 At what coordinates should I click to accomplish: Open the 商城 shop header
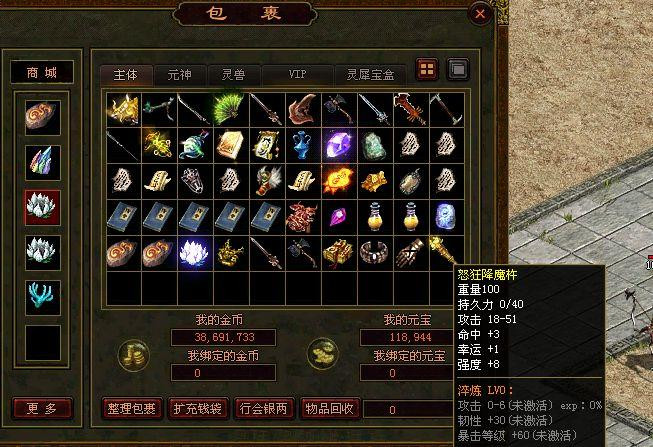pyautogui.click(x=43, y=72)
